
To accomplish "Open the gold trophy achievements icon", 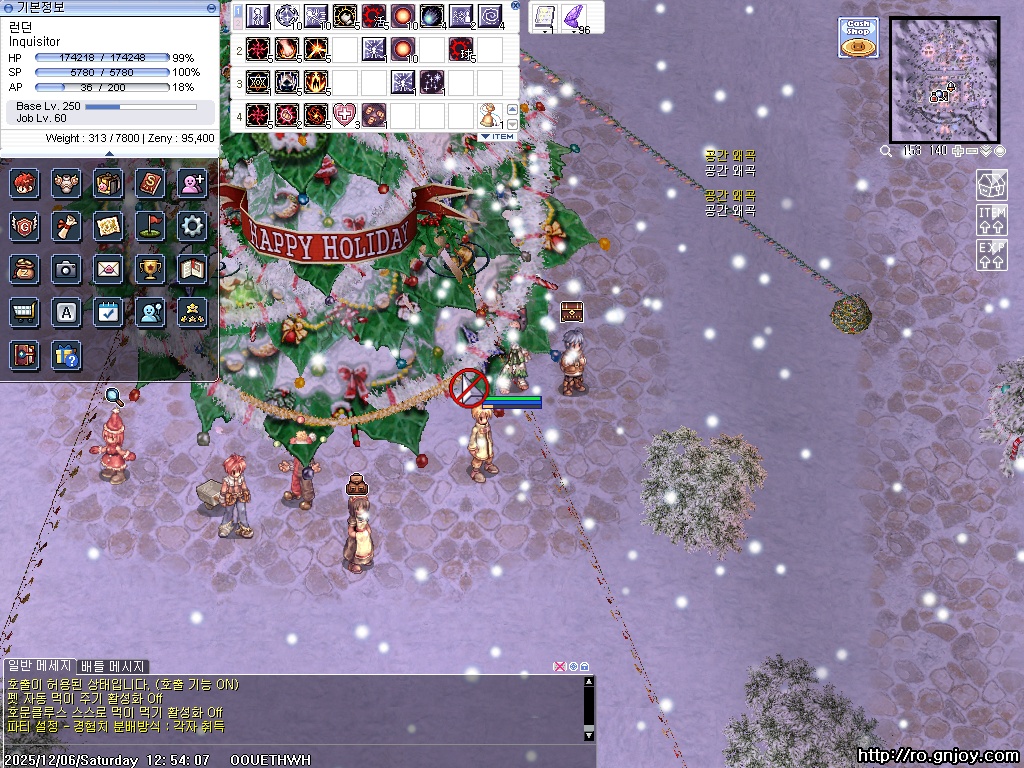I will pos(150,269).
